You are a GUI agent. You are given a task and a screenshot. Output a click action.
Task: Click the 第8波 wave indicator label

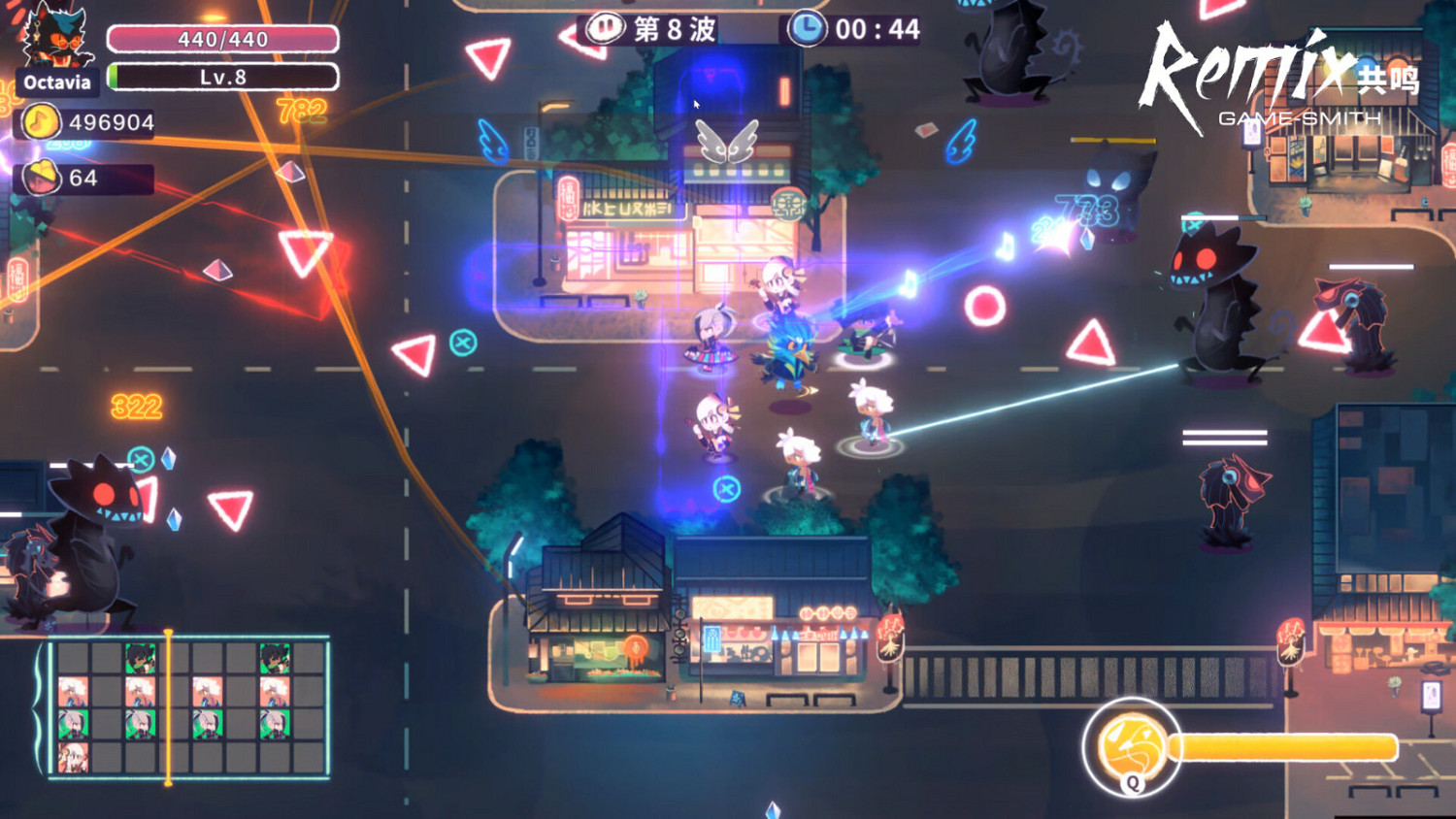pos(670,28)
